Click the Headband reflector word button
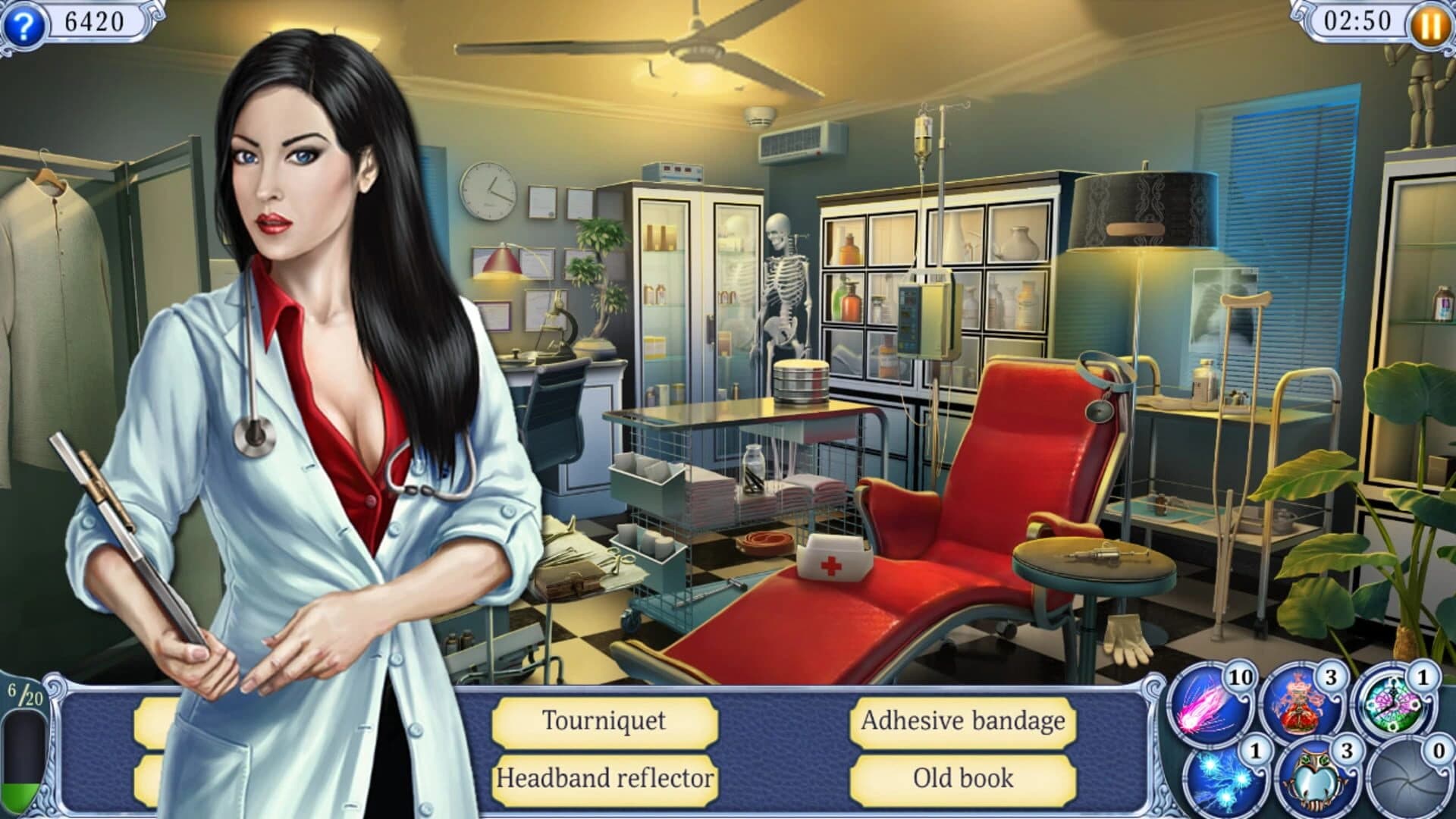 (x=604, y=779)
